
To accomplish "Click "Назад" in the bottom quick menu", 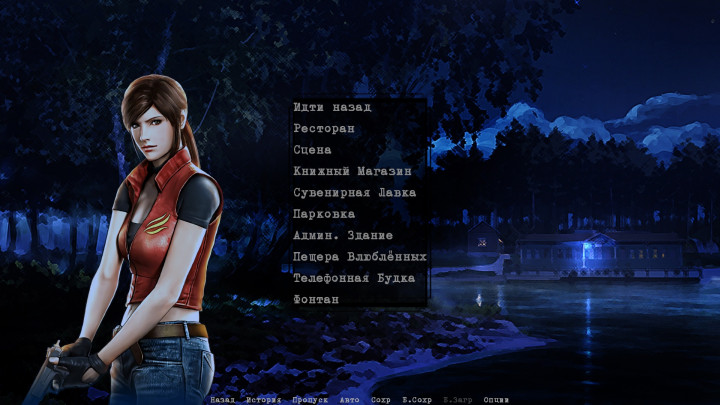I will point(222,399).
